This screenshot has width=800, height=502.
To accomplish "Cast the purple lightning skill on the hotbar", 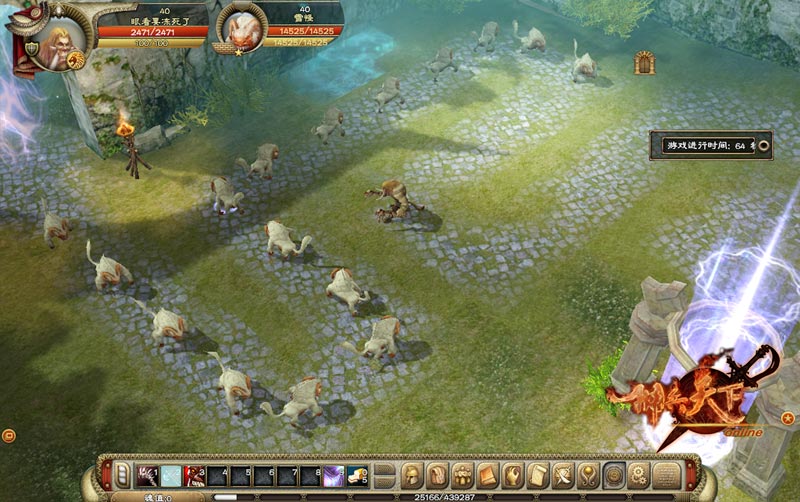I will (334, 473).
